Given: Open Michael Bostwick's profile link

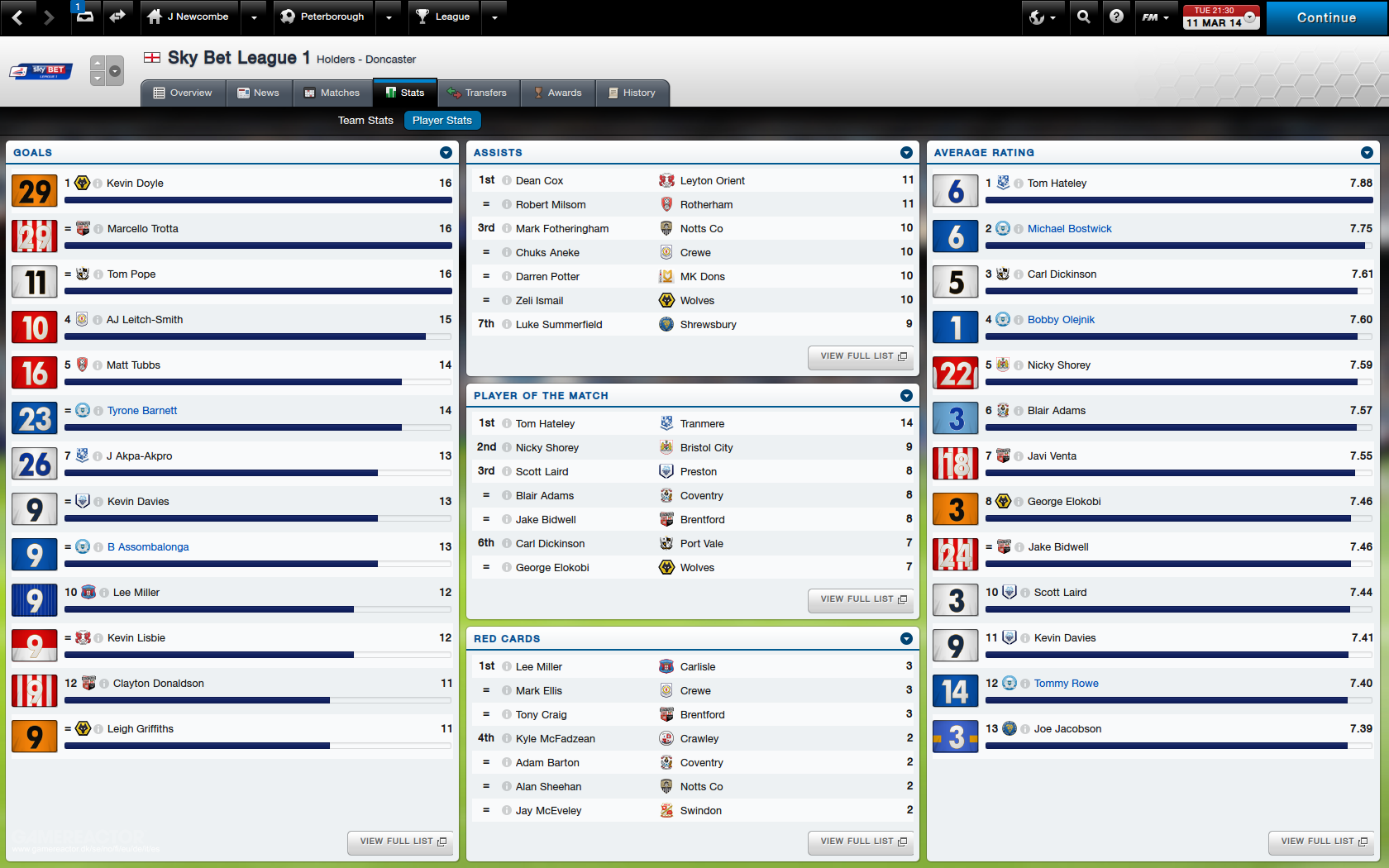Looking at the screenshot, I should pos(1069,228).
